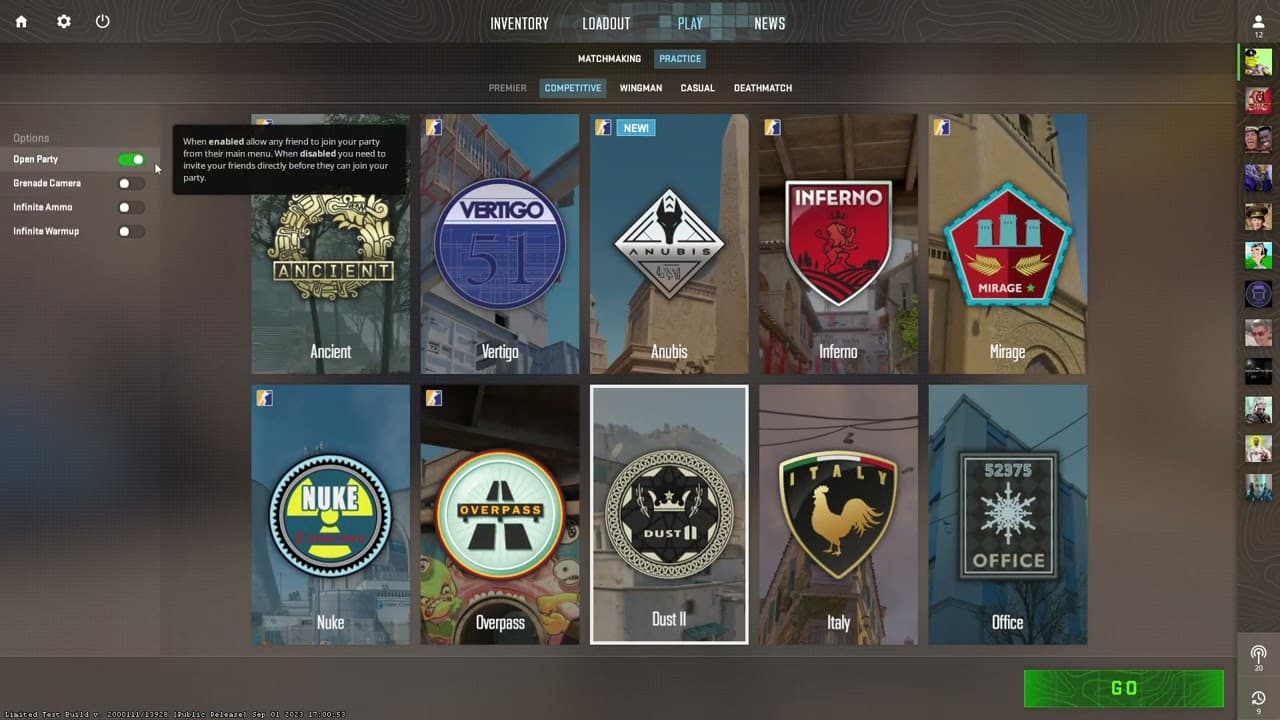This screenshot has width=1280, height=720.
Task: View match history via the clock icon
Action: point(1257,697)
